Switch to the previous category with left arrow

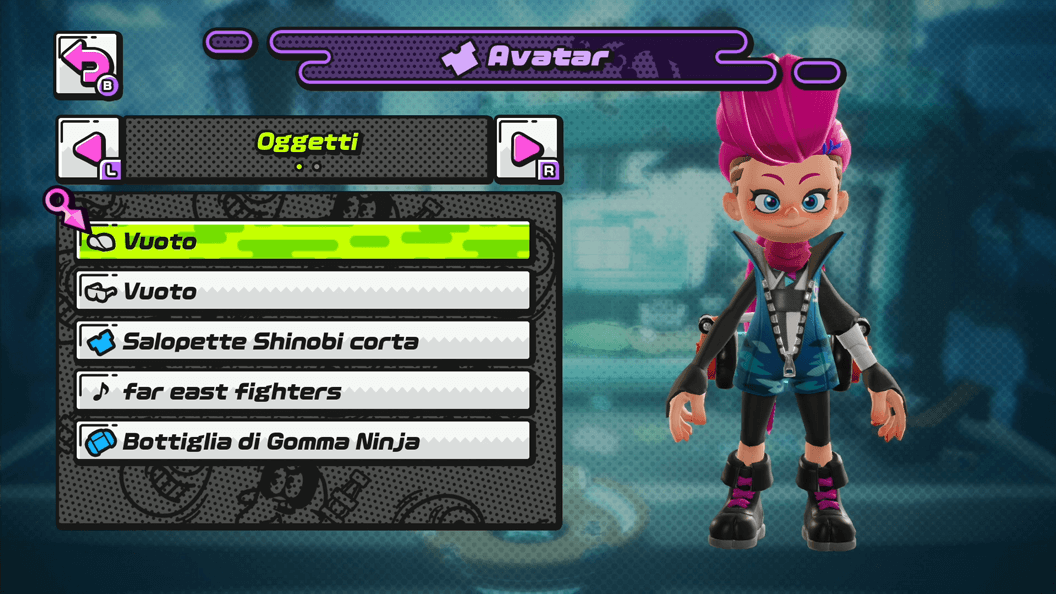pos(89,150)
